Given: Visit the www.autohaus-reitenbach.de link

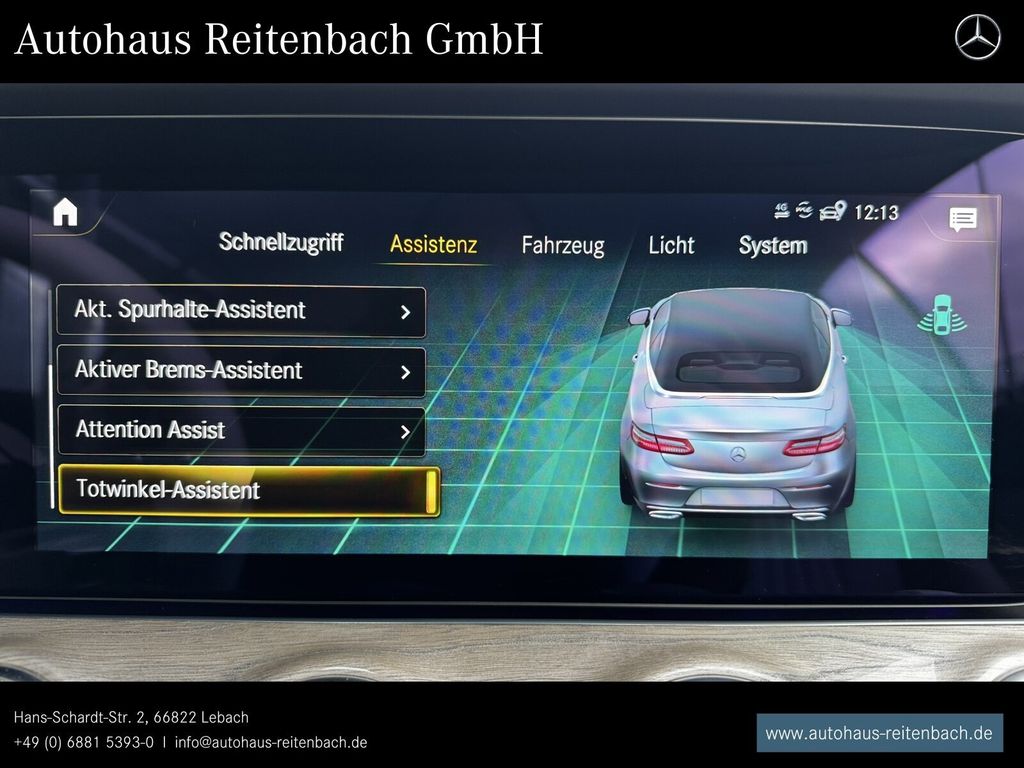Looking at the screenshot, I should click(879, 733).
